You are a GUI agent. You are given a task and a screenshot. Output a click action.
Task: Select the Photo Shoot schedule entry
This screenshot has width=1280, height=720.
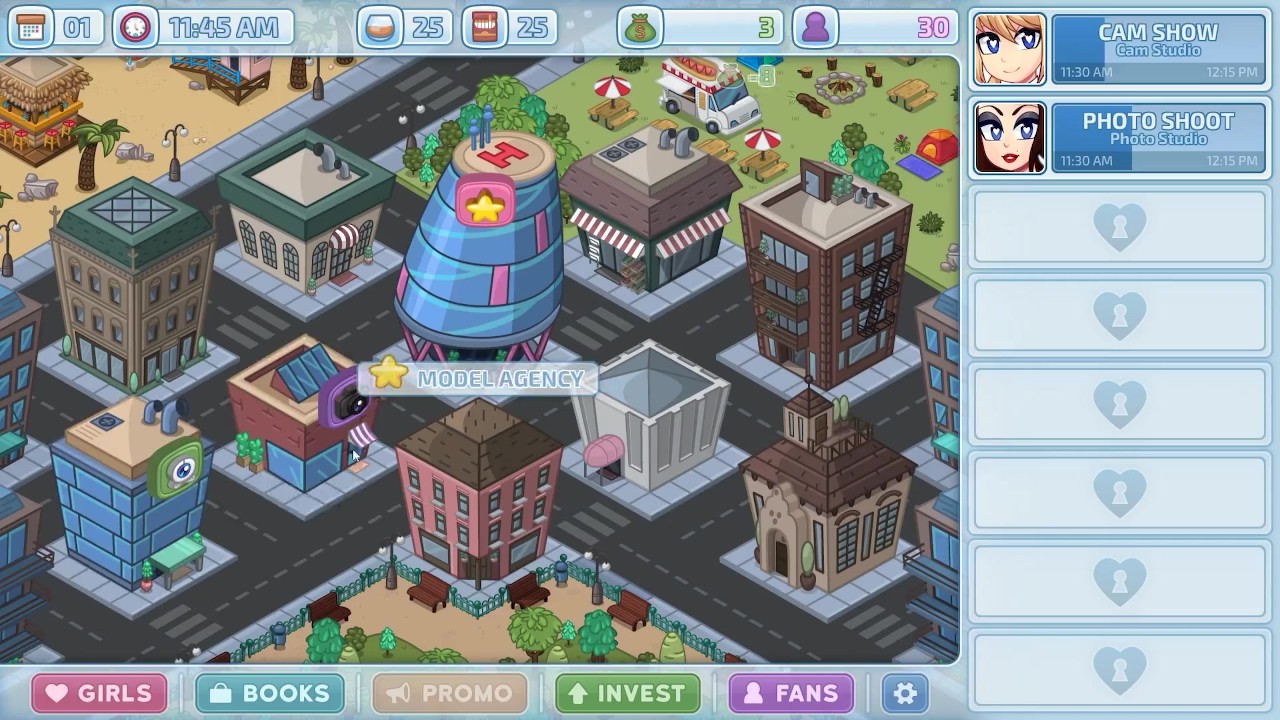[1158, 138]
